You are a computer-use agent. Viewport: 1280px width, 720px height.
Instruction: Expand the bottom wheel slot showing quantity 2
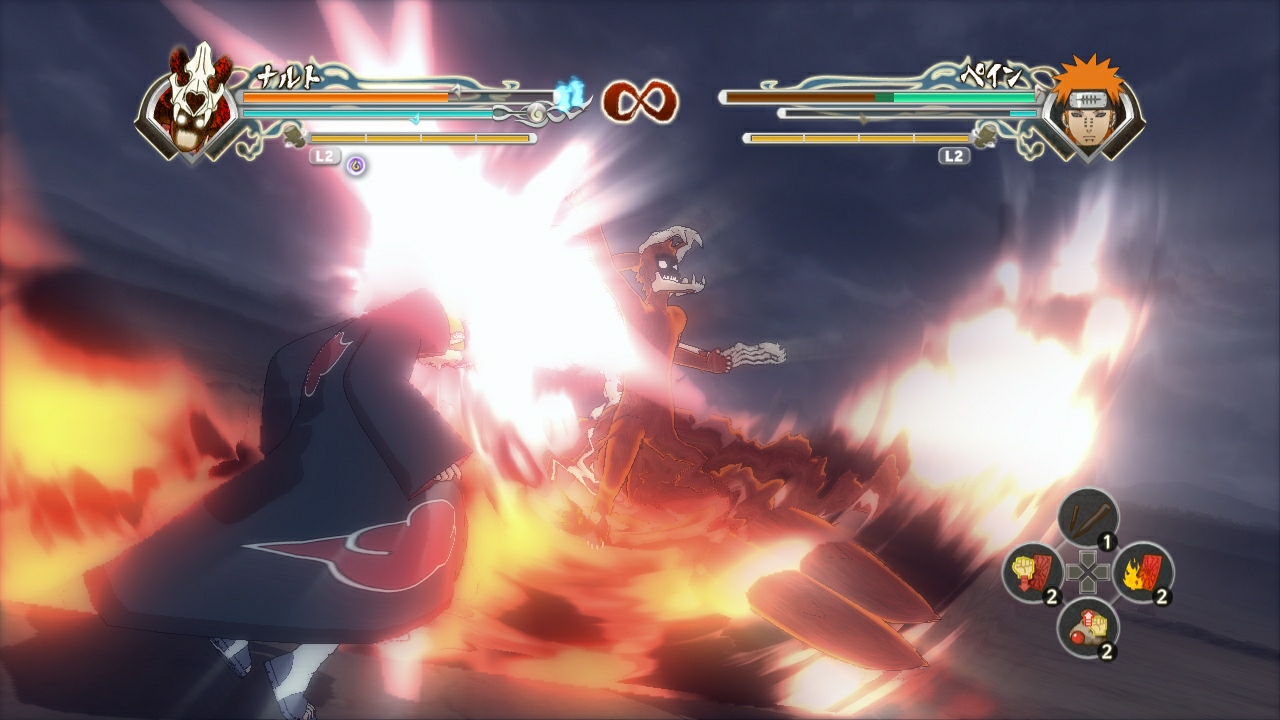(x=1090, y=630)
